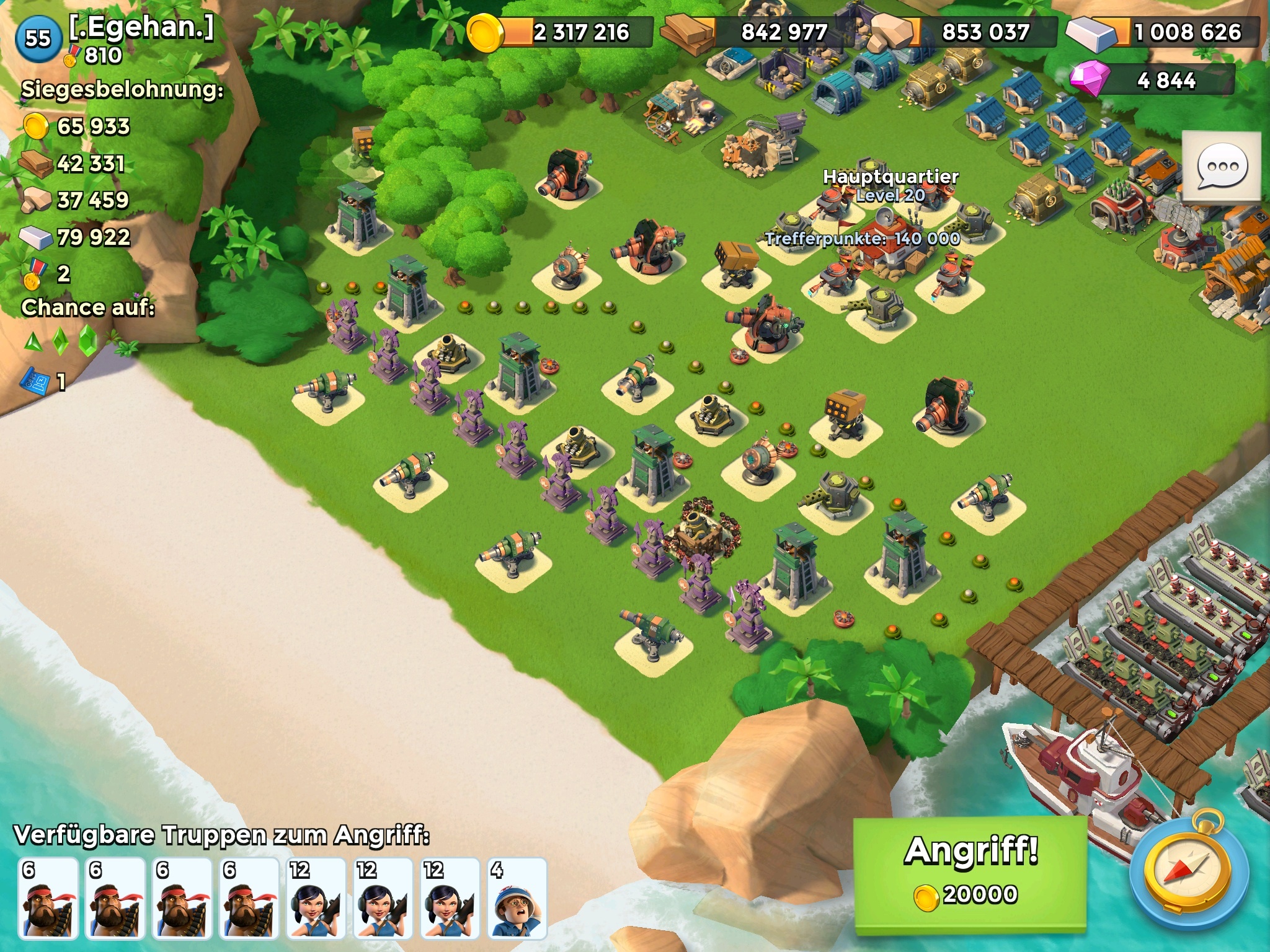1270x952 pixels.
Task: Start the attack with the Angriff! button
Action: [970, 873]
